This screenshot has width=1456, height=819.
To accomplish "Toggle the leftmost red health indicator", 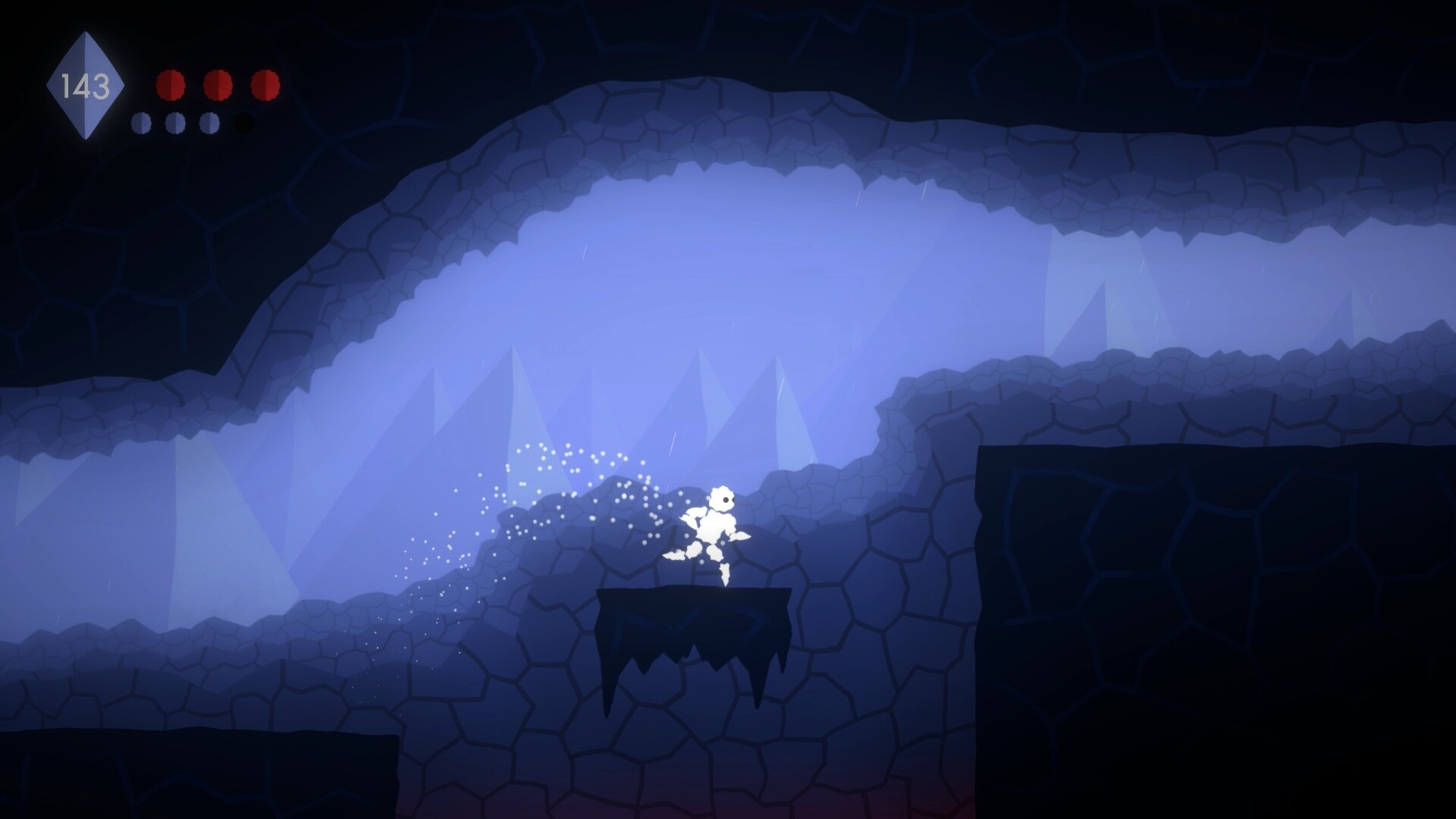I will coord(171,85).
